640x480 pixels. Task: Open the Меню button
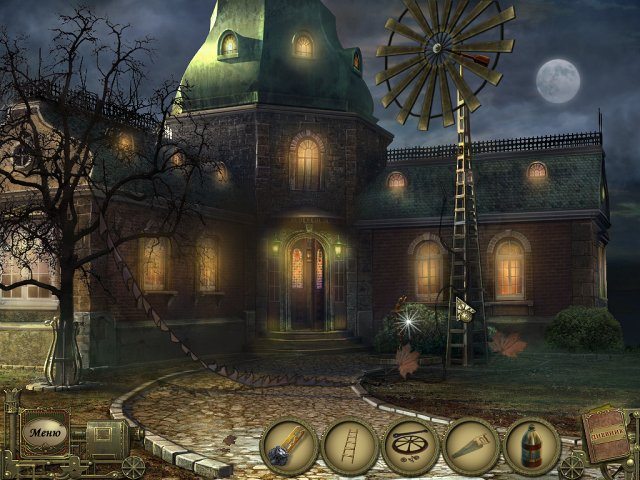pyautogui.click(x=46, y=433)
